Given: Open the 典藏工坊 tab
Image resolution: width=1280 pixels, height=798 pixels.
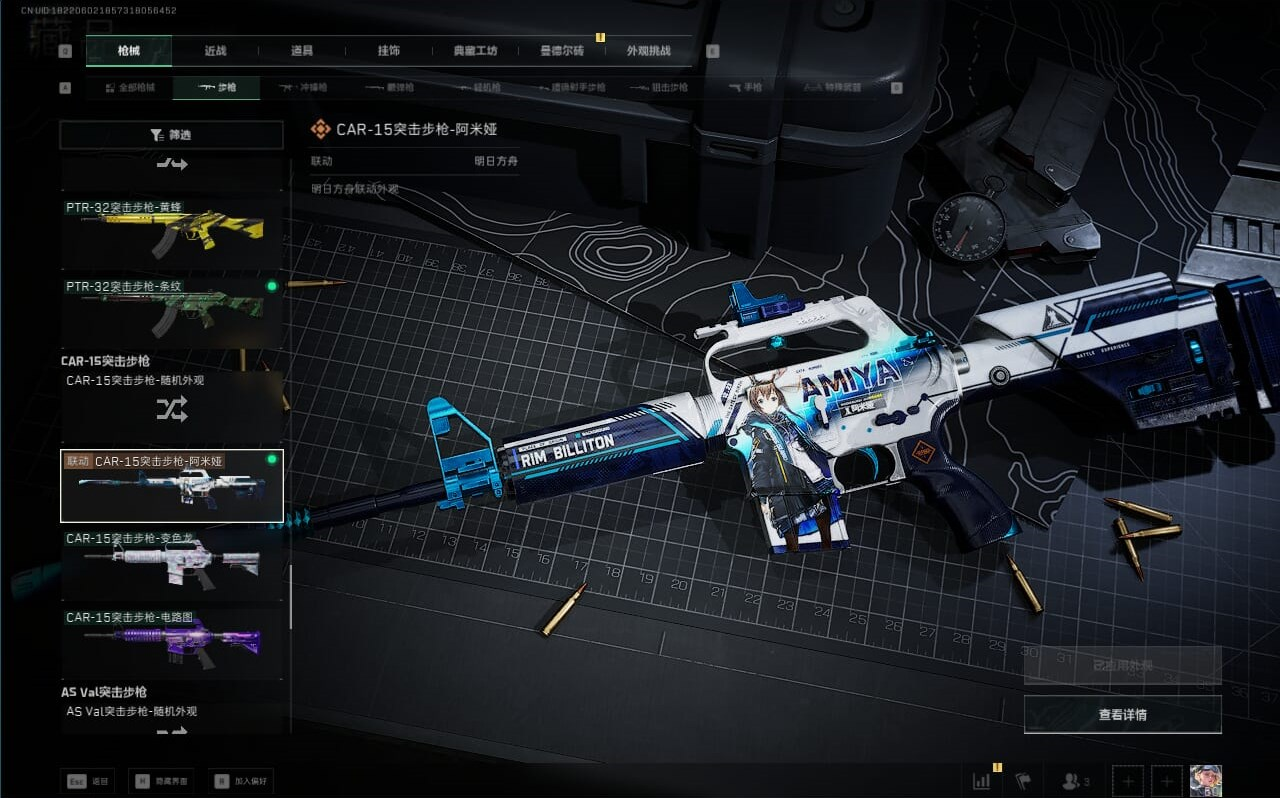Looking at the screenshot, I should pos(475,51).
